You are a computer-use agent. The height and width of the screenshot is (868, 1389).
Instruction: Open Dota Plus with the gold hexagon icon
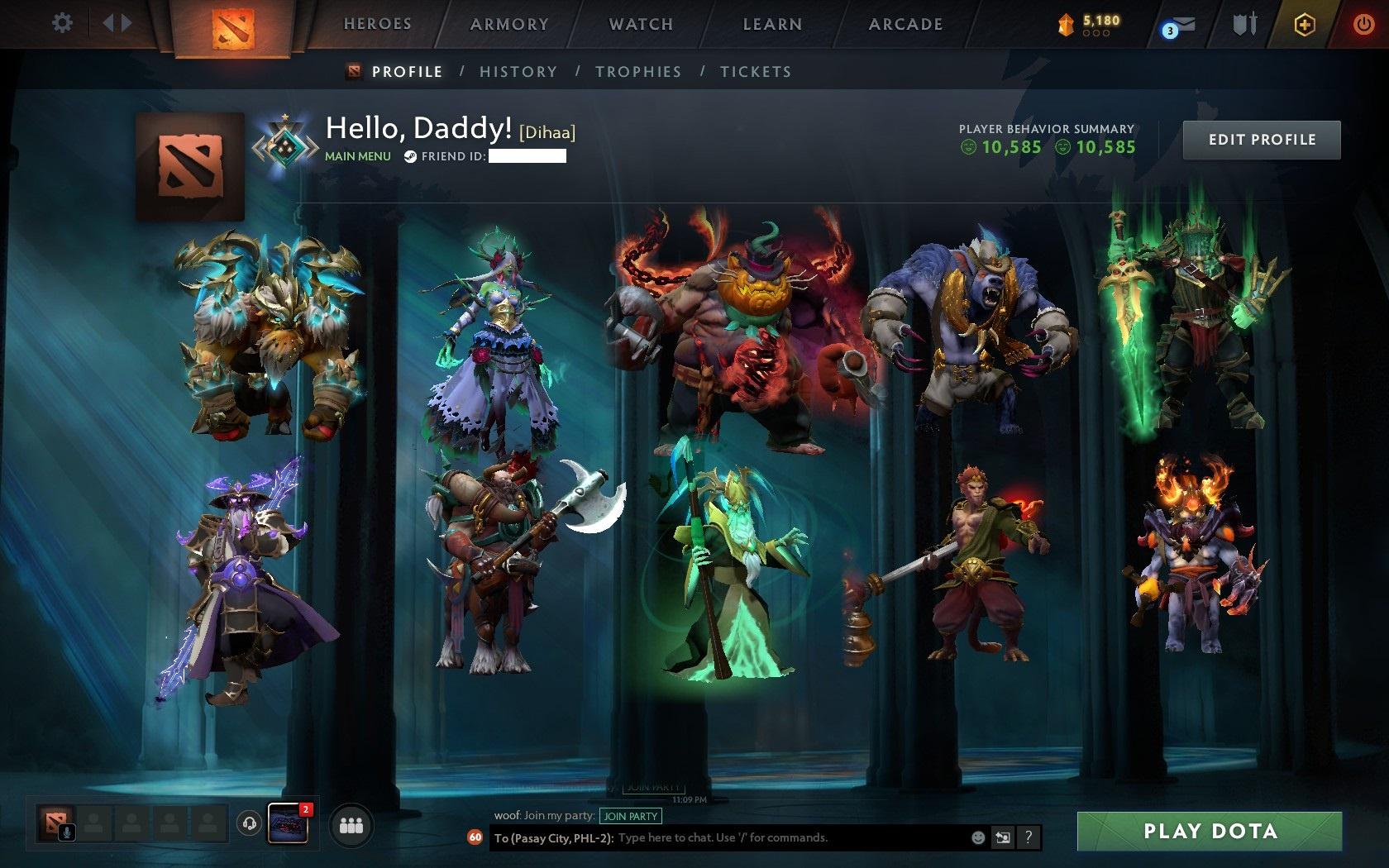1306,23
